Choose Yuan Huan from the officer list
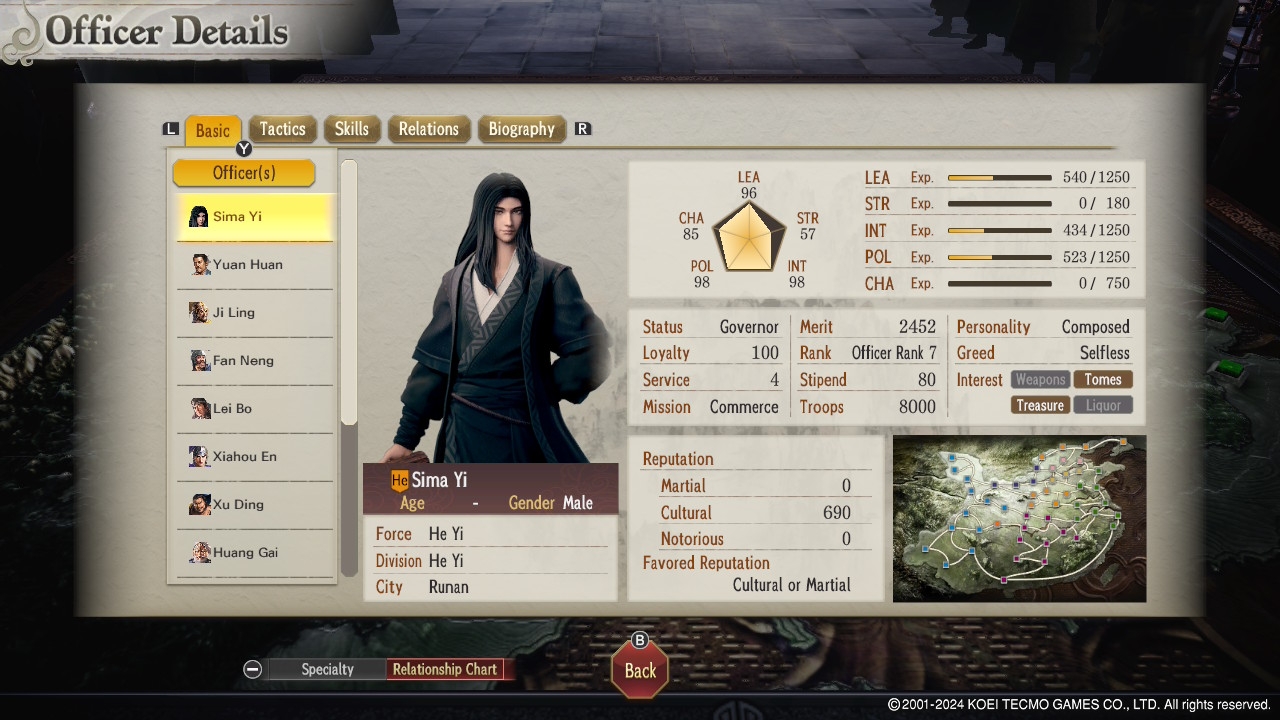This screenshot has height=720, width=1280. pos(255,265)
